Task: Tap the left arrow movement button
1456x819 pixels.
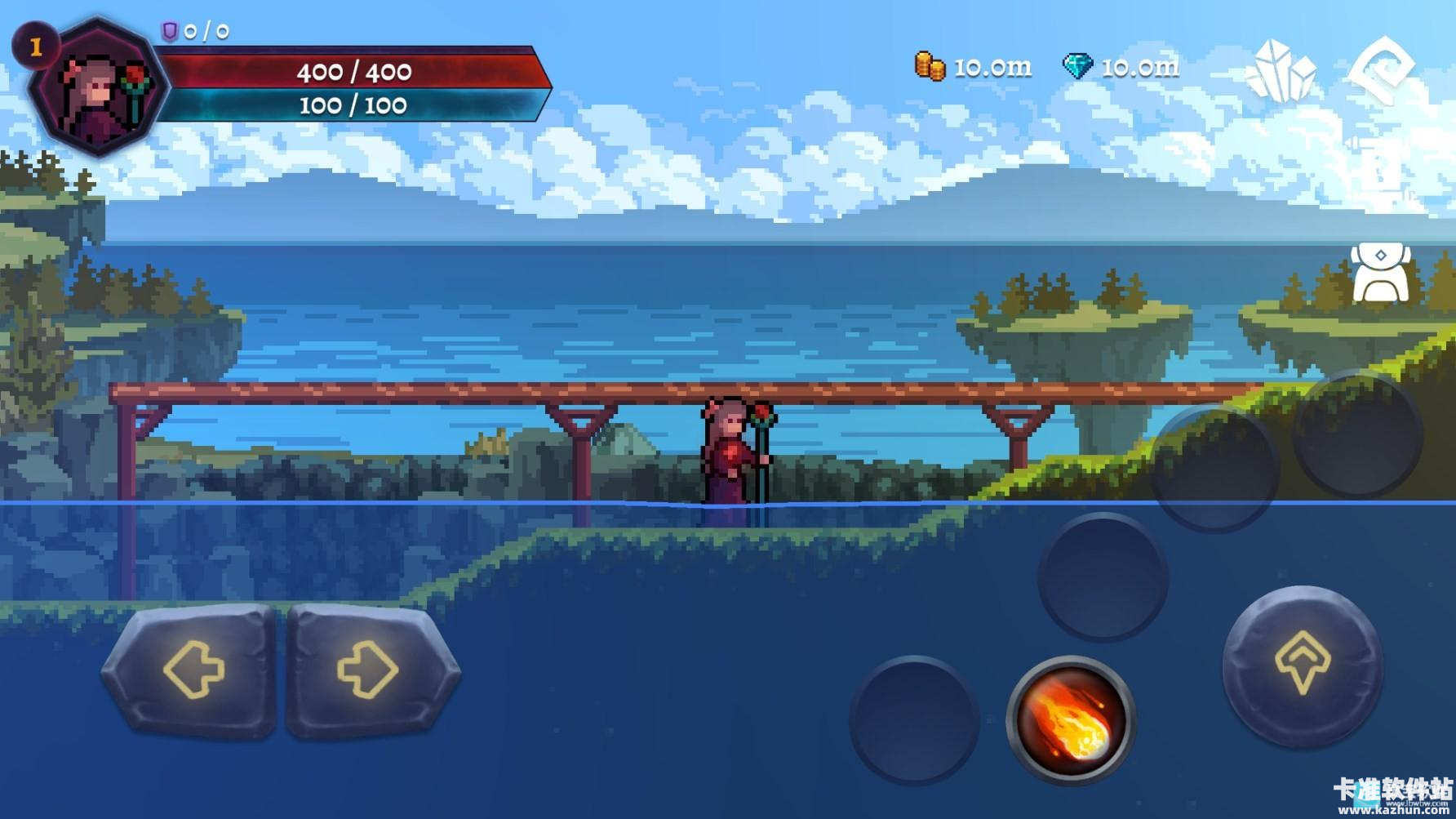Action: (x=190, y=670)
